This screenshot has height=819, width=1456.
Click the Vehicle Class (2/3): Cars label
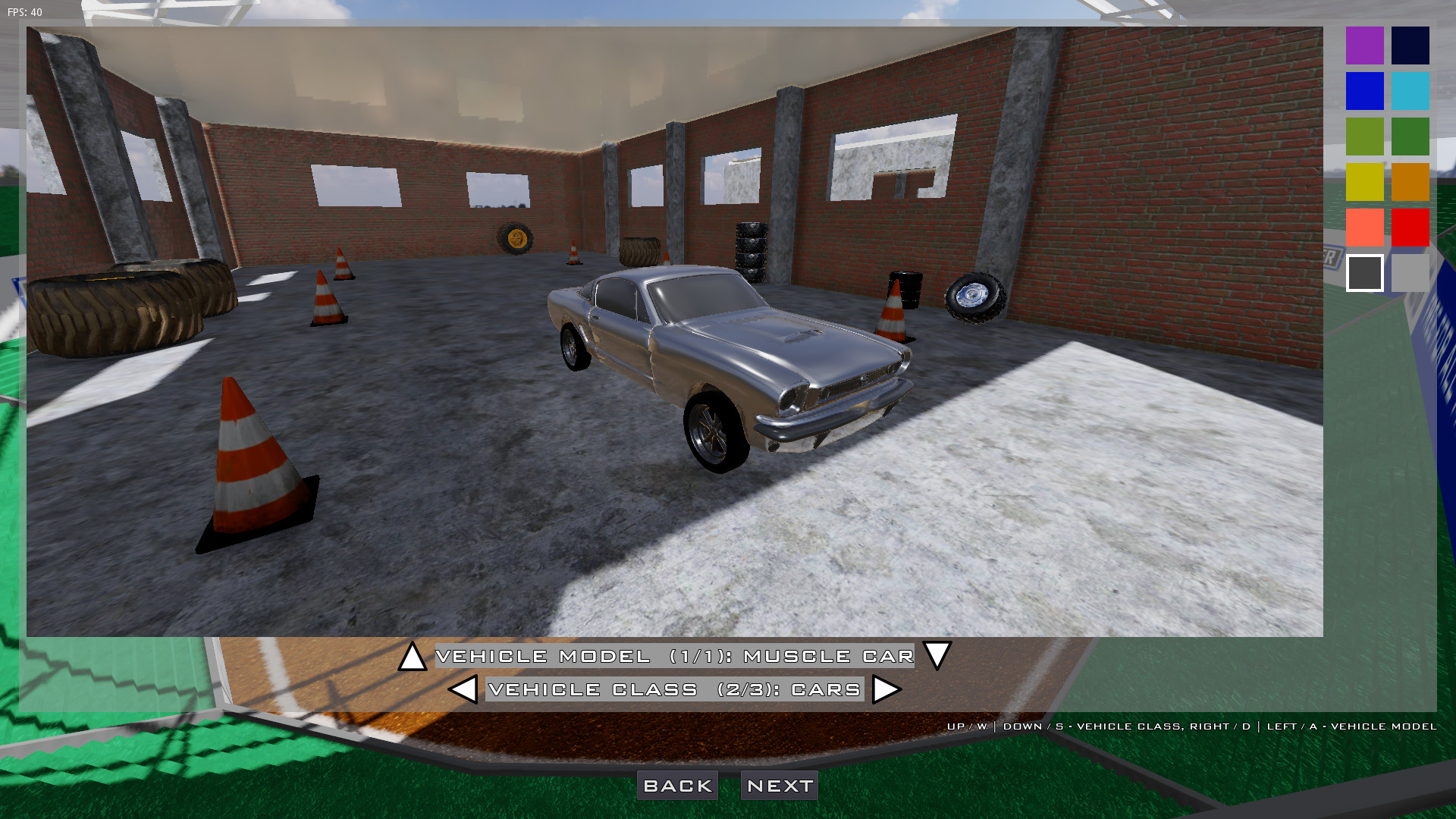tap(674, 689)
